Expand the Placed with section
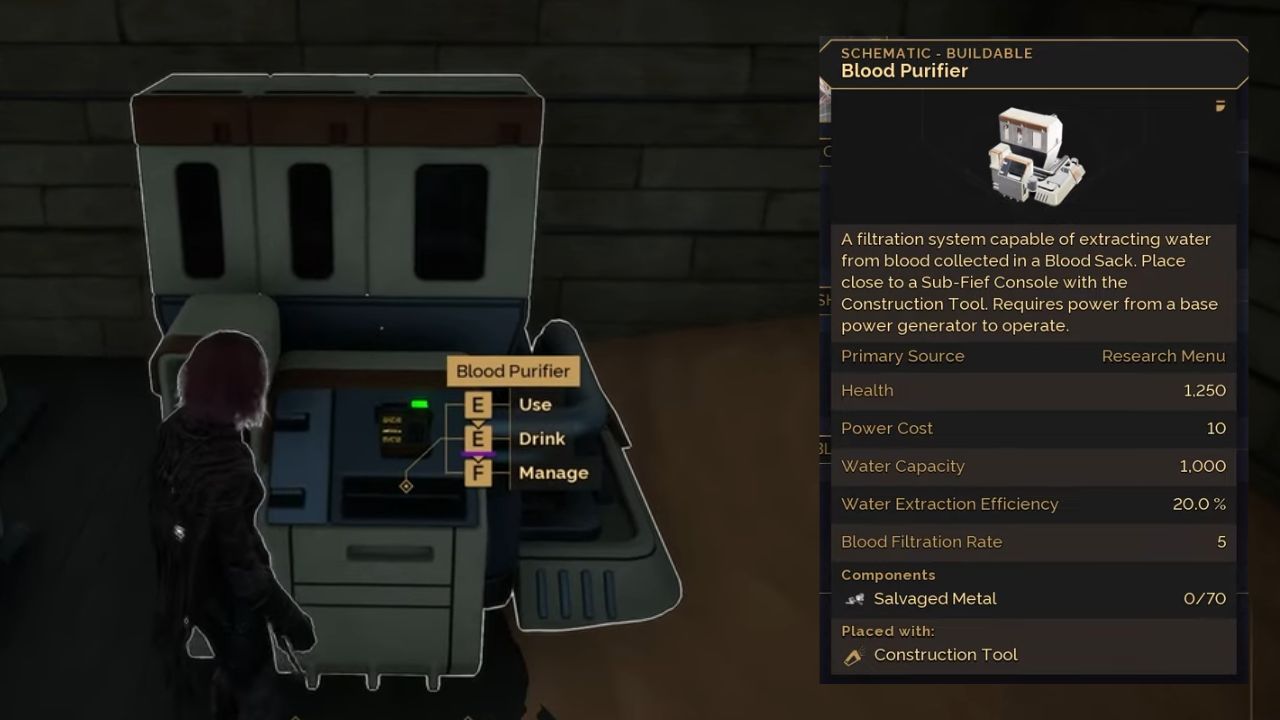The width and height of the screenshot is (1280, 720). coord(888,631)
